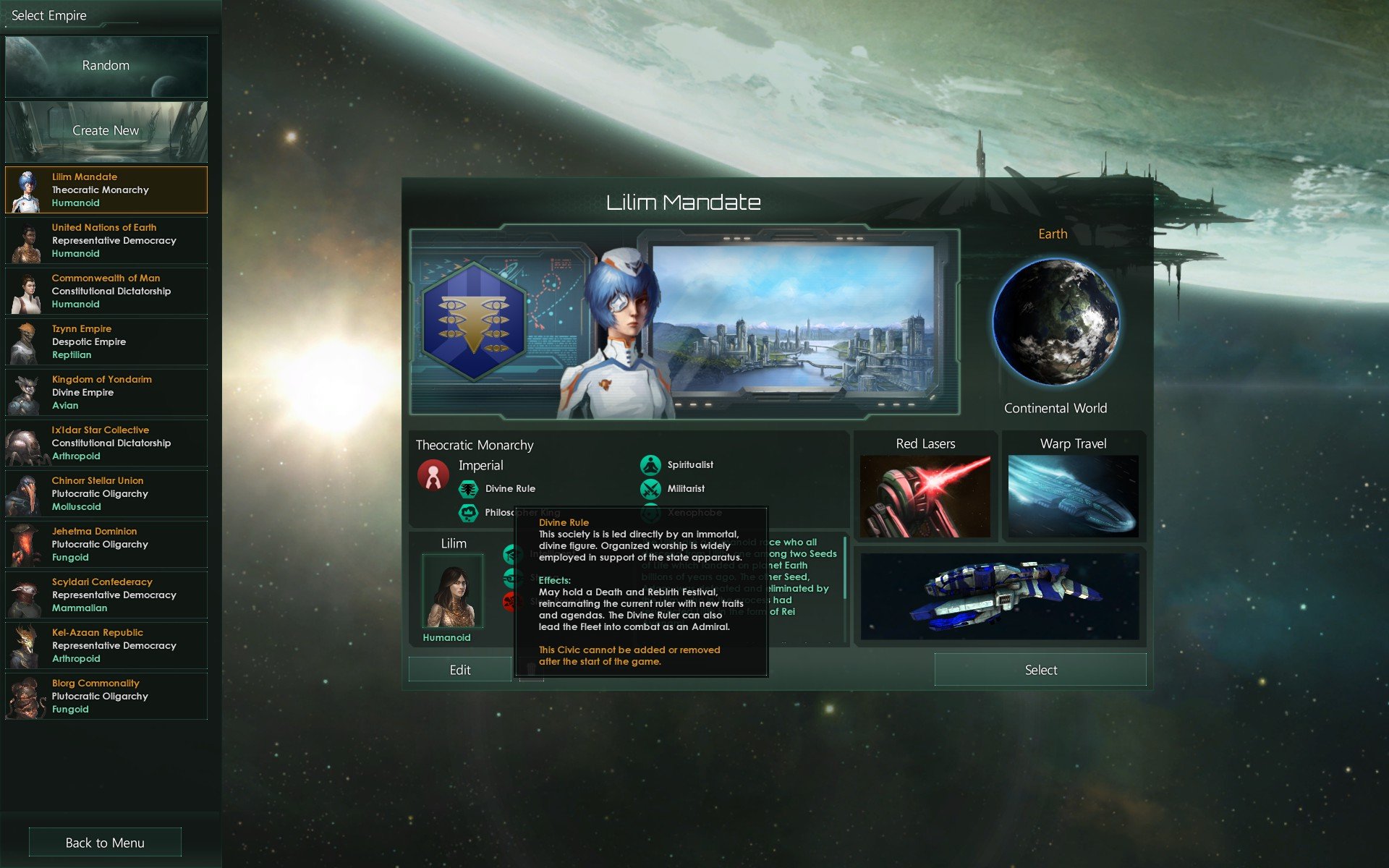The height and width of the screenshot is (868, 1389).
Task: Click the red Imperial authority icon
Action: [x=433, y=476]
